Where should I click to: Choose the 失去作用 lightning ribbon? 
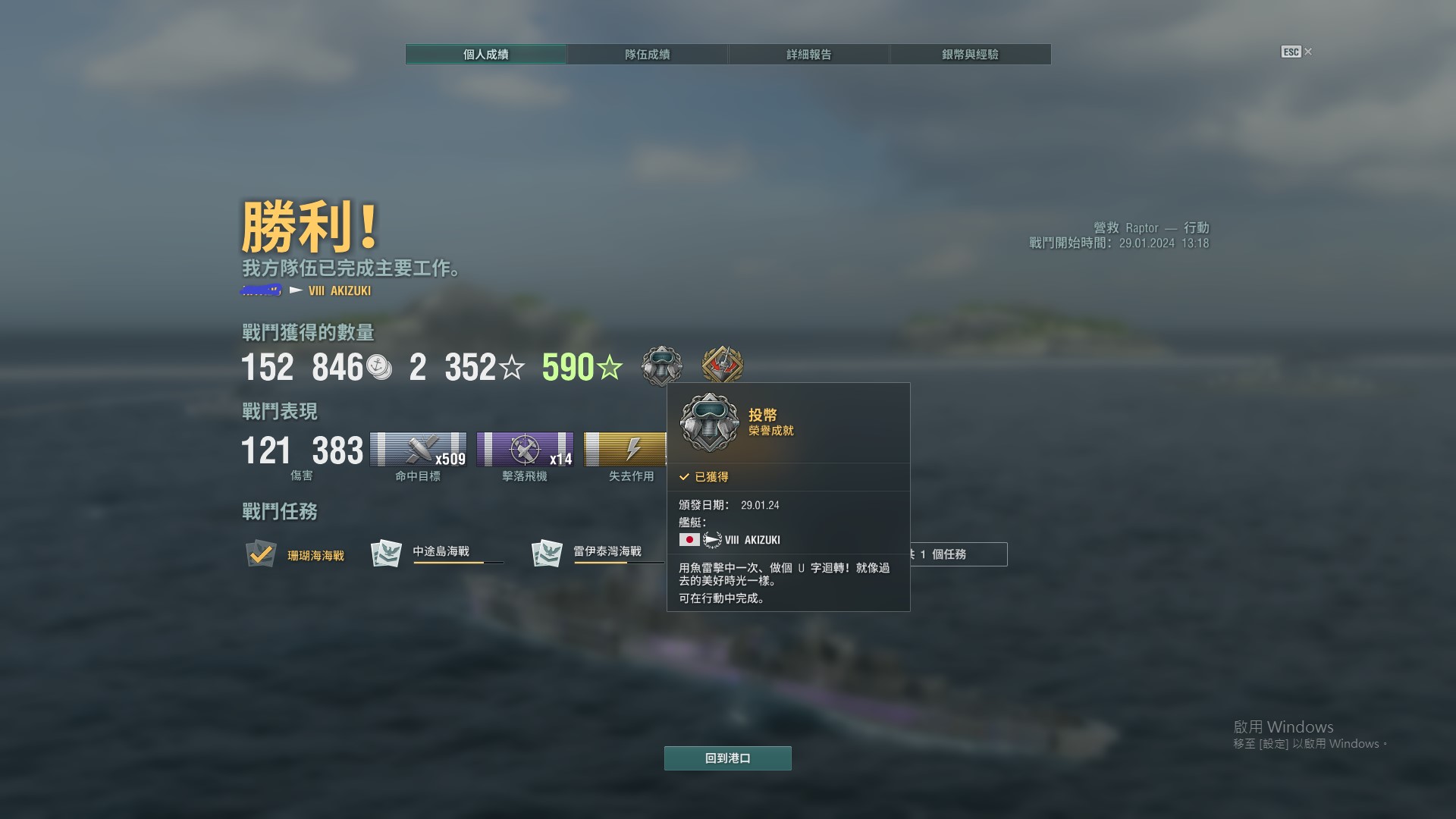625,450
